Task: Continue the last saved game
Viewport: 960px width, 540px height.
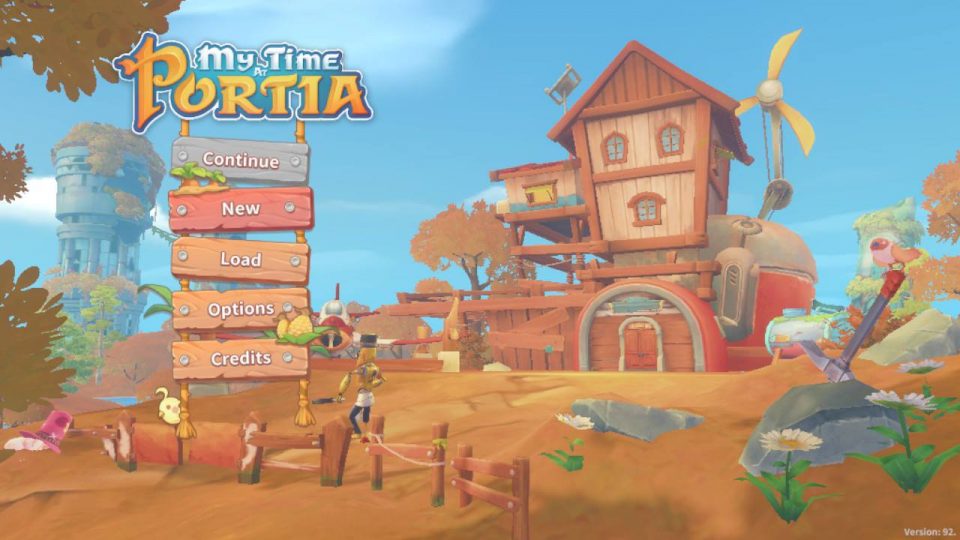Action: 240,159
